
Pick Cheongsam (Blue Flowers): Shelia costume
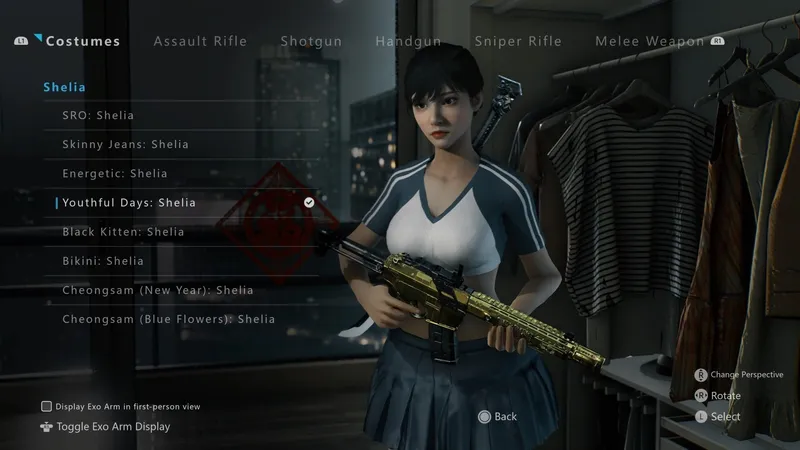[168, 319]
